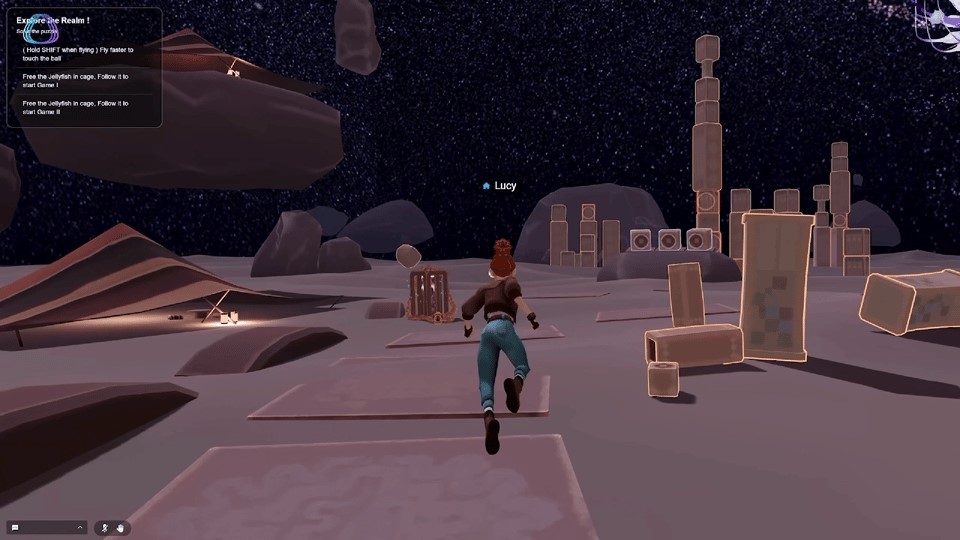This screenshot has width=960, height=540.
Task: Expand the chat panel with the chevron arrow
Action: click(x=80, y=527)
